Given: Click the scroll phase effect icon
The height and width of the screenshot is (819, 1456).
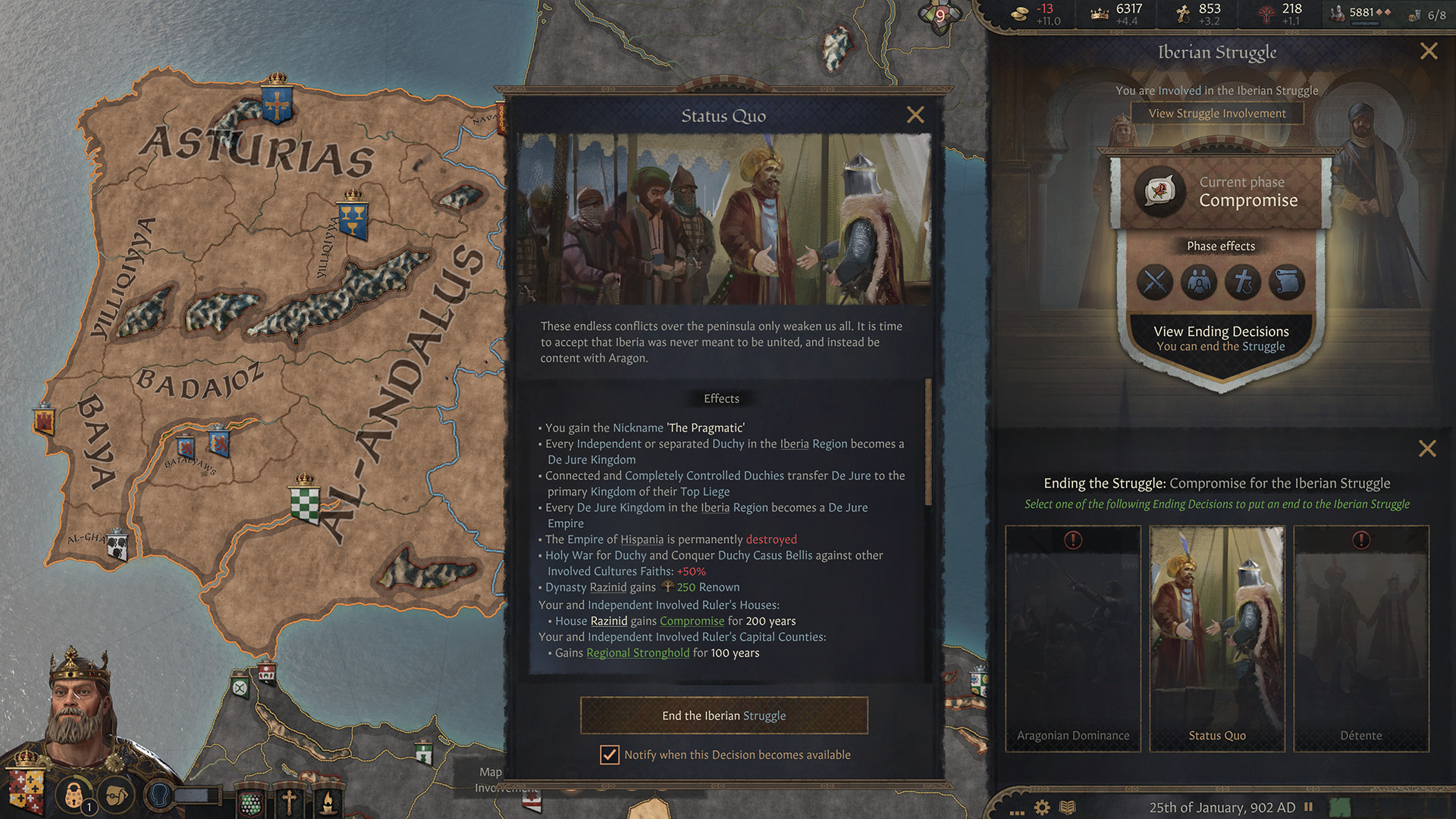Looking at the screenshot, I should click(x=1286, y=282).
